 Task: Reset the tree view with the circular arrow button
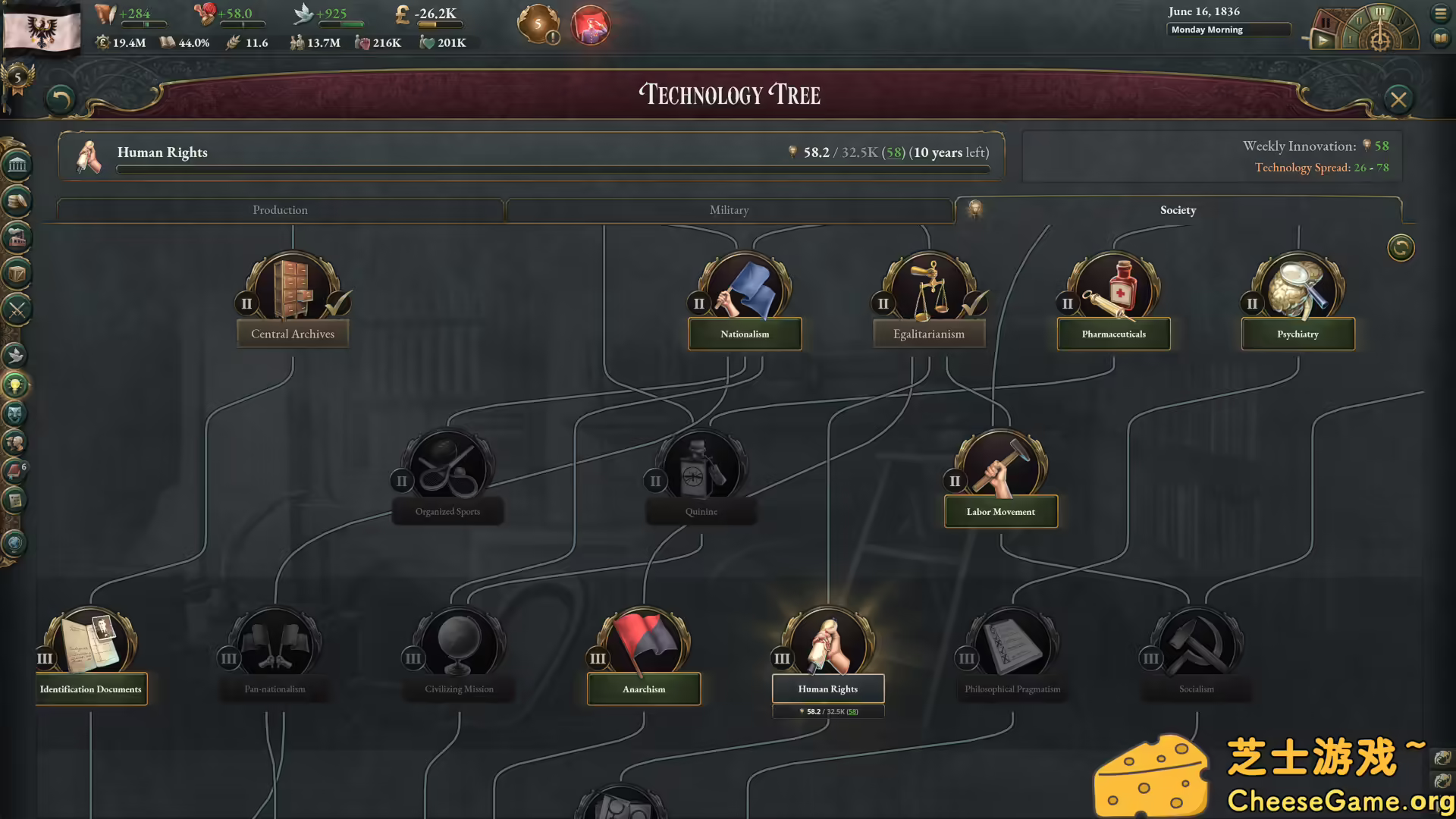(1401, 248)
